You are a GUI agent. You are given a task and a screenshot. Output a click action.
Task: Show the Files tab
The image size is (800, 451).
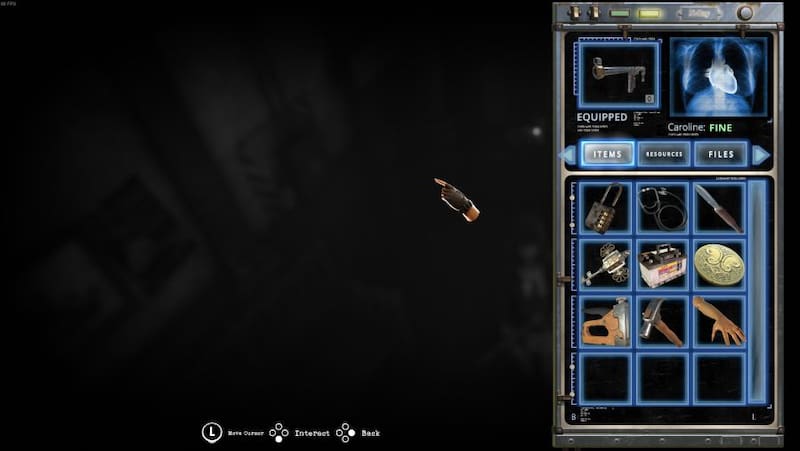point(720,154)
